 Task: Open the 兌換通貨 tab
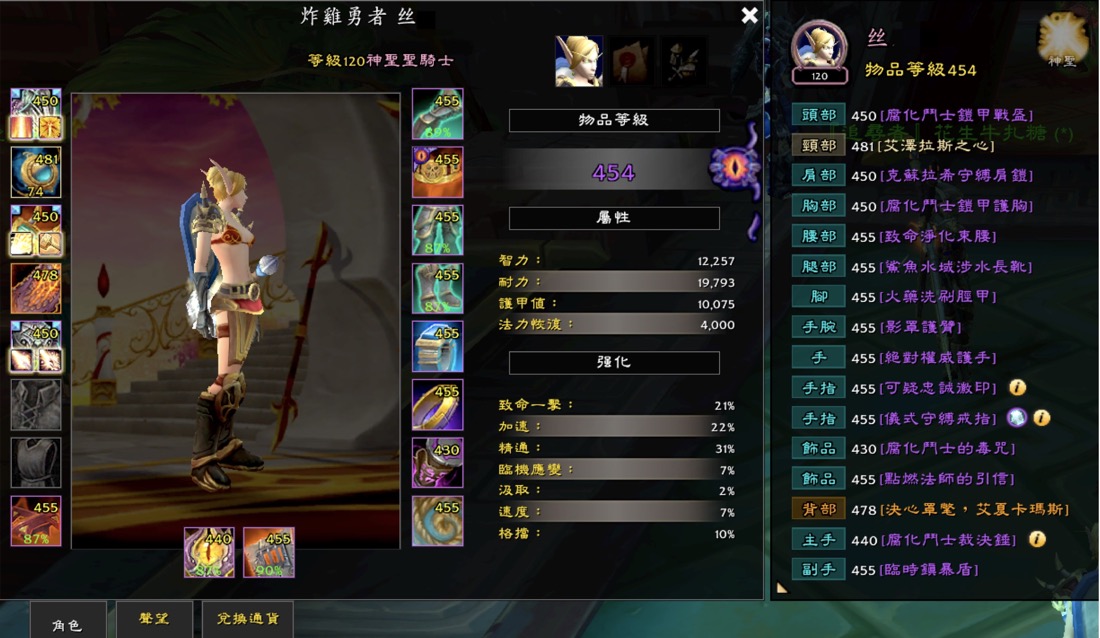point(247,619)
